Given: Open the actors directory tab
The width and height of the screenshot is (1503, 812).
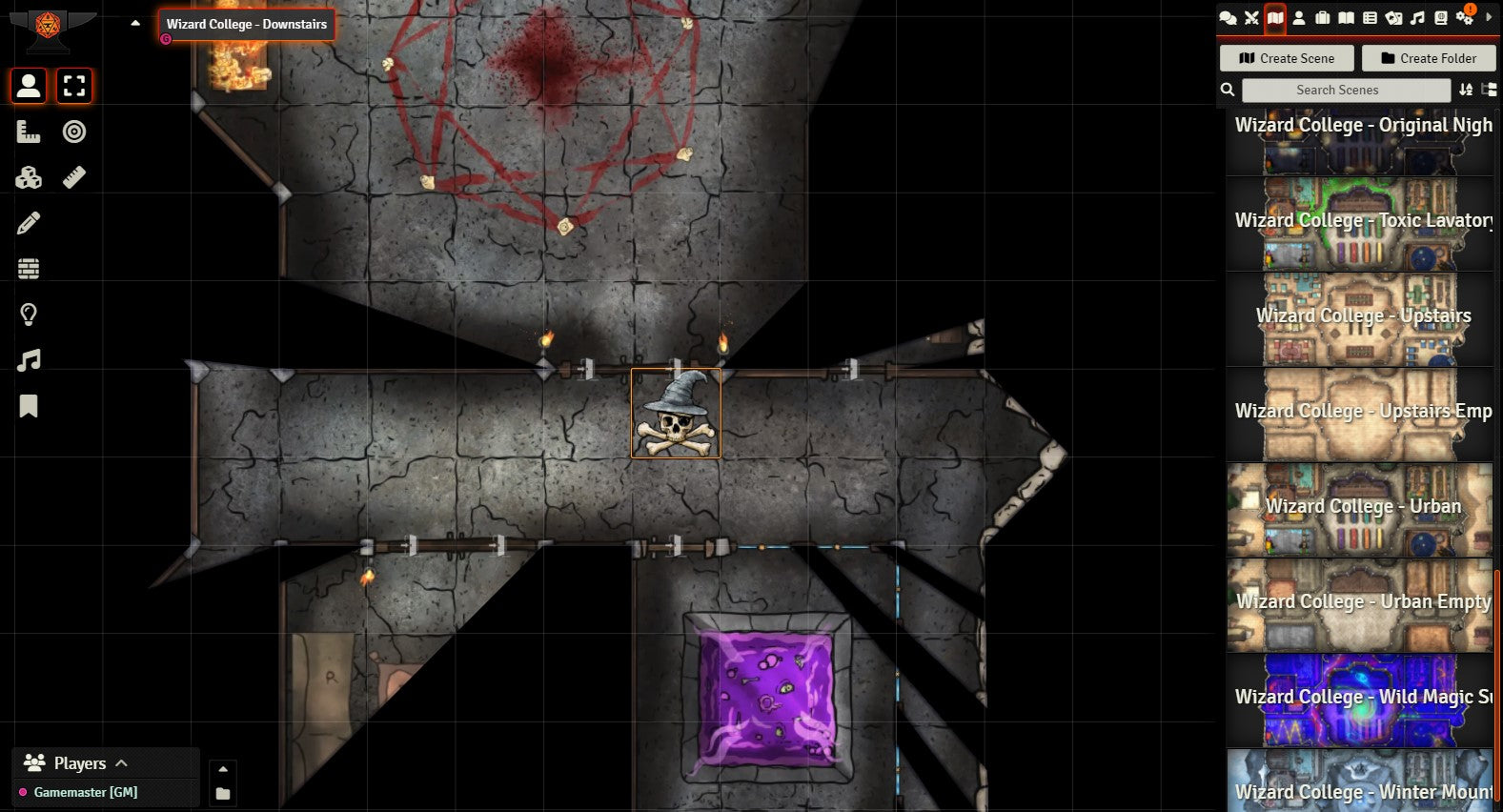Looking at the screenshot, I should (1299, 18).
